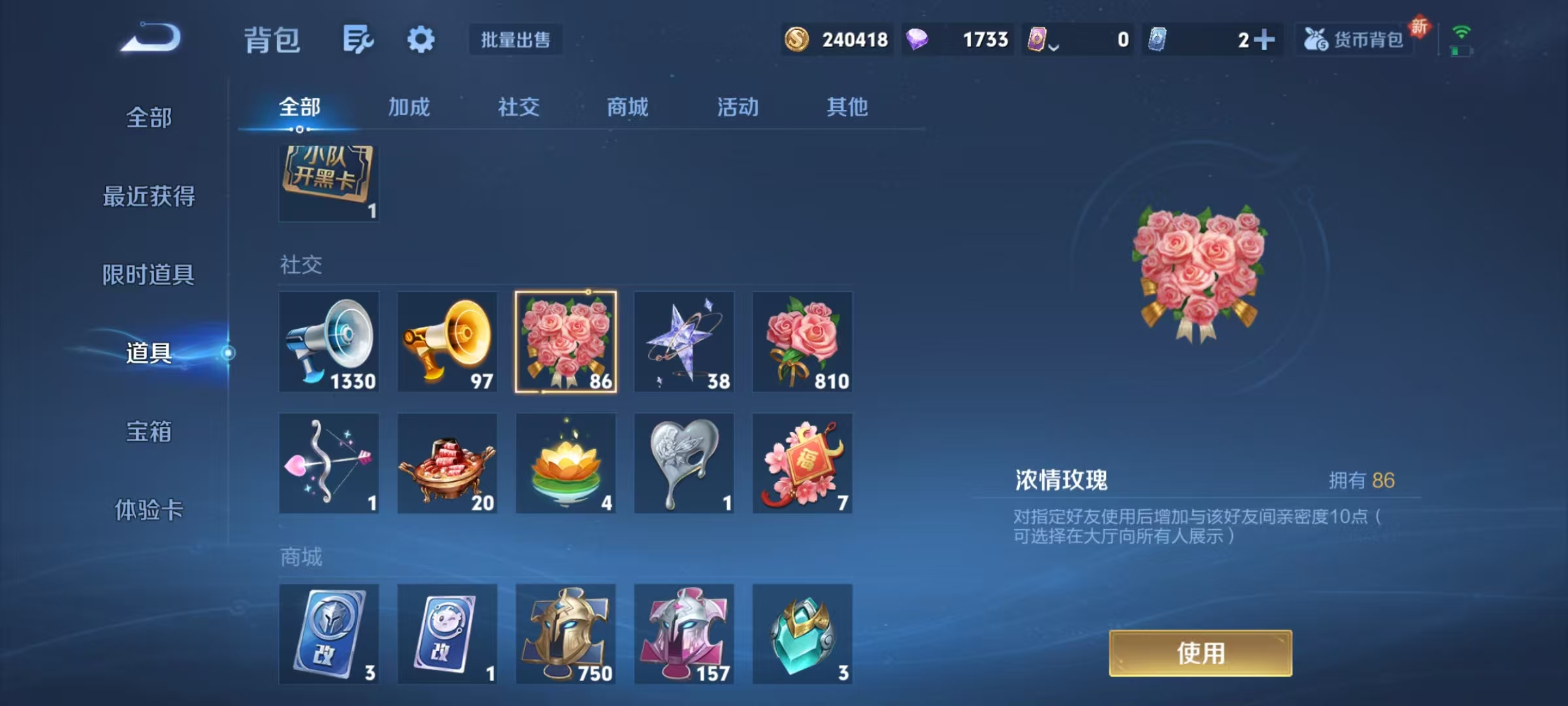Open the item repair/maintenance icon beside 背包
Image resolution: width=1568 pixels, height=706 pixels.
click(x=357, y=39)
